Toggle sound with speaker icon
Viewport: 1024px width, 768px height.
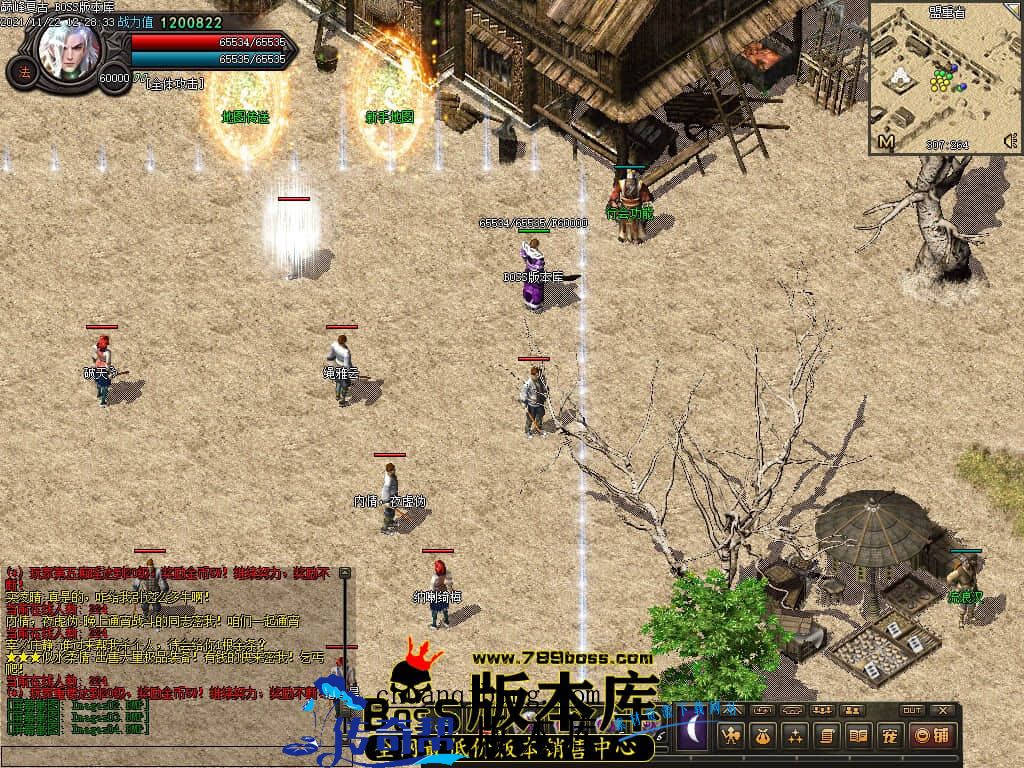[x=1008, y=141]
